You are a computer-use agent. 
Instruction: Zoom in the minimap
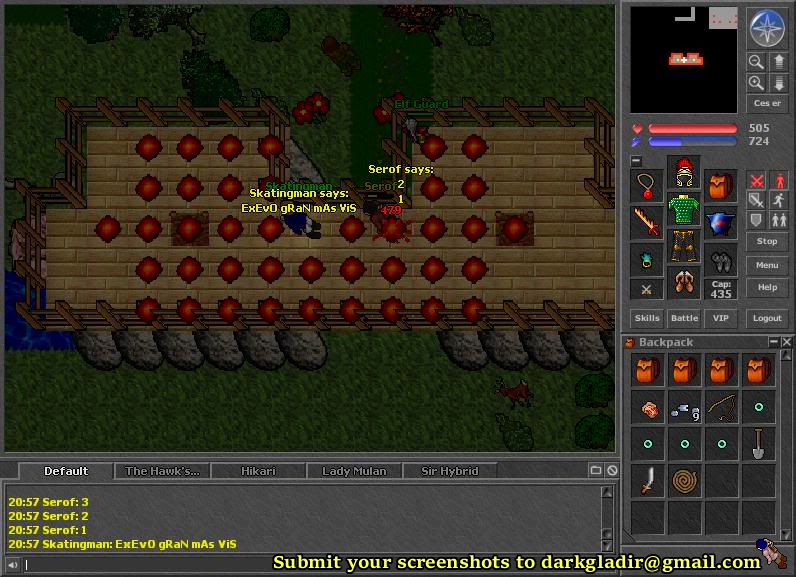757,83
